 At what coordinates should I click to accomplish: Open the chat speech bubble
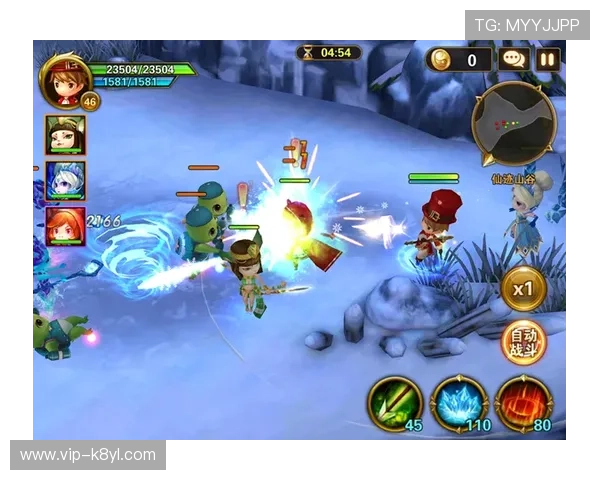tap(515, 60)
